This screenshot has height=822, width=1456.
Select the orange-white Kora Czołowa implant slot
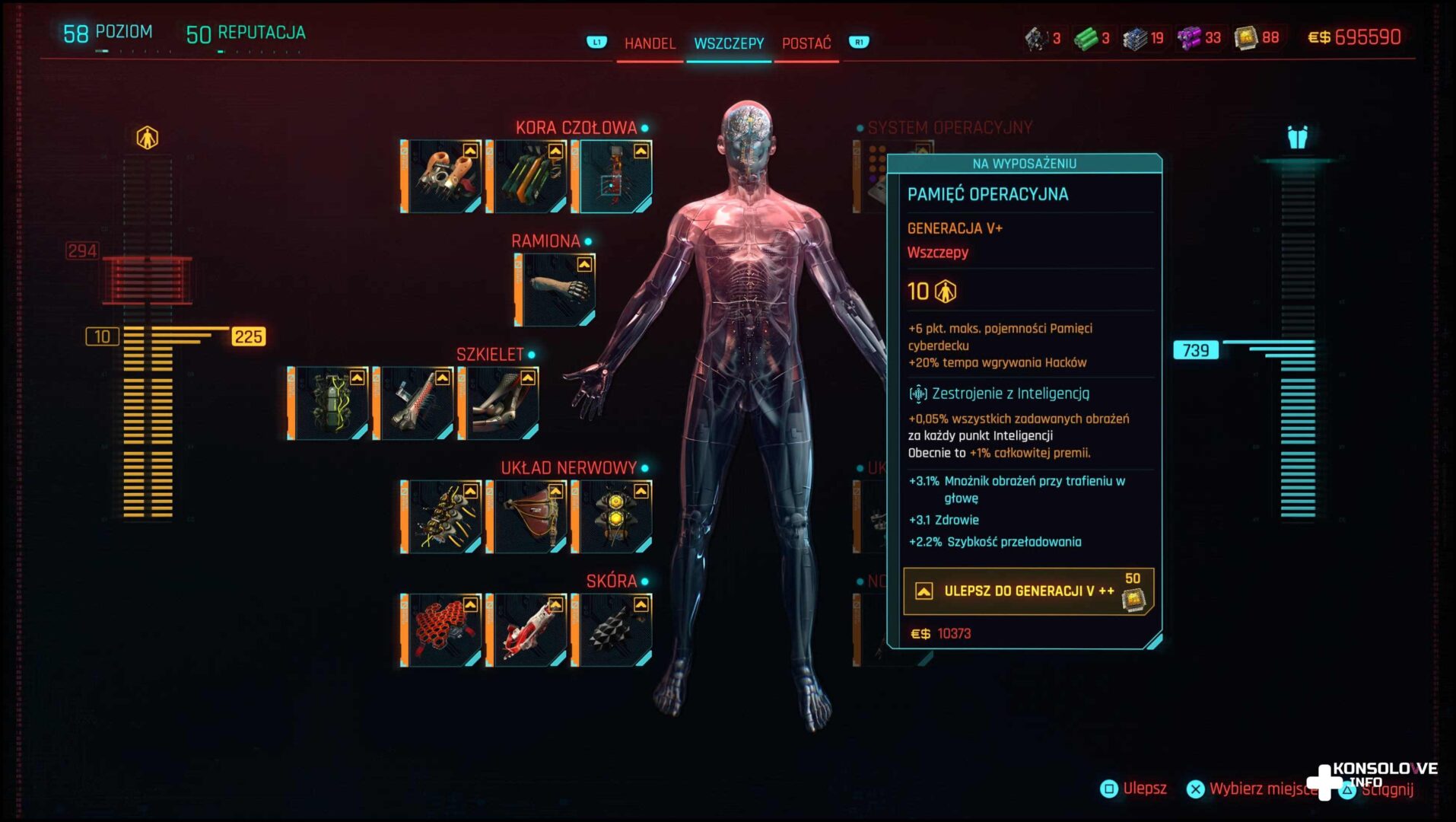tap(441, 176)
